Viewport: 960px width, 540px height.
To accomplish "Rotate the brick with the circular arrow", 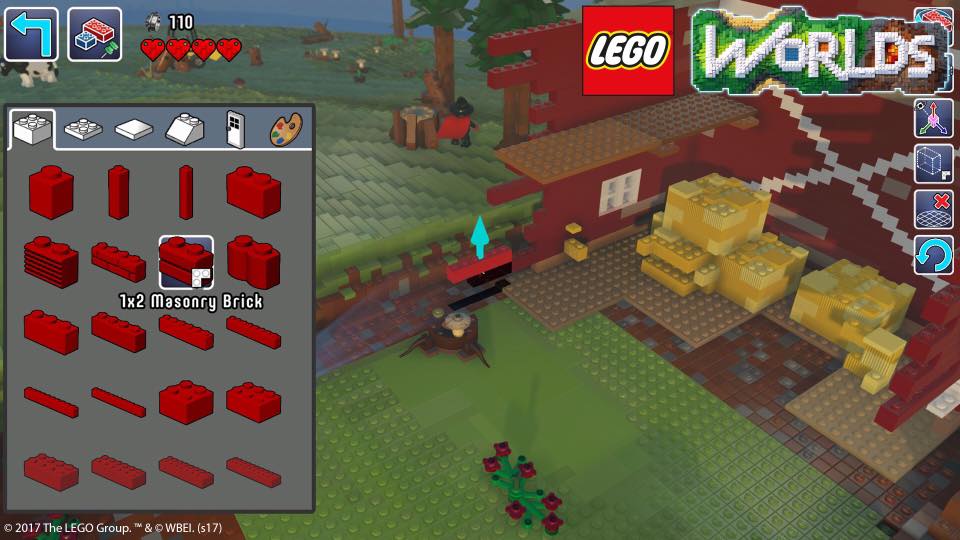I will (x=933, y=256).
